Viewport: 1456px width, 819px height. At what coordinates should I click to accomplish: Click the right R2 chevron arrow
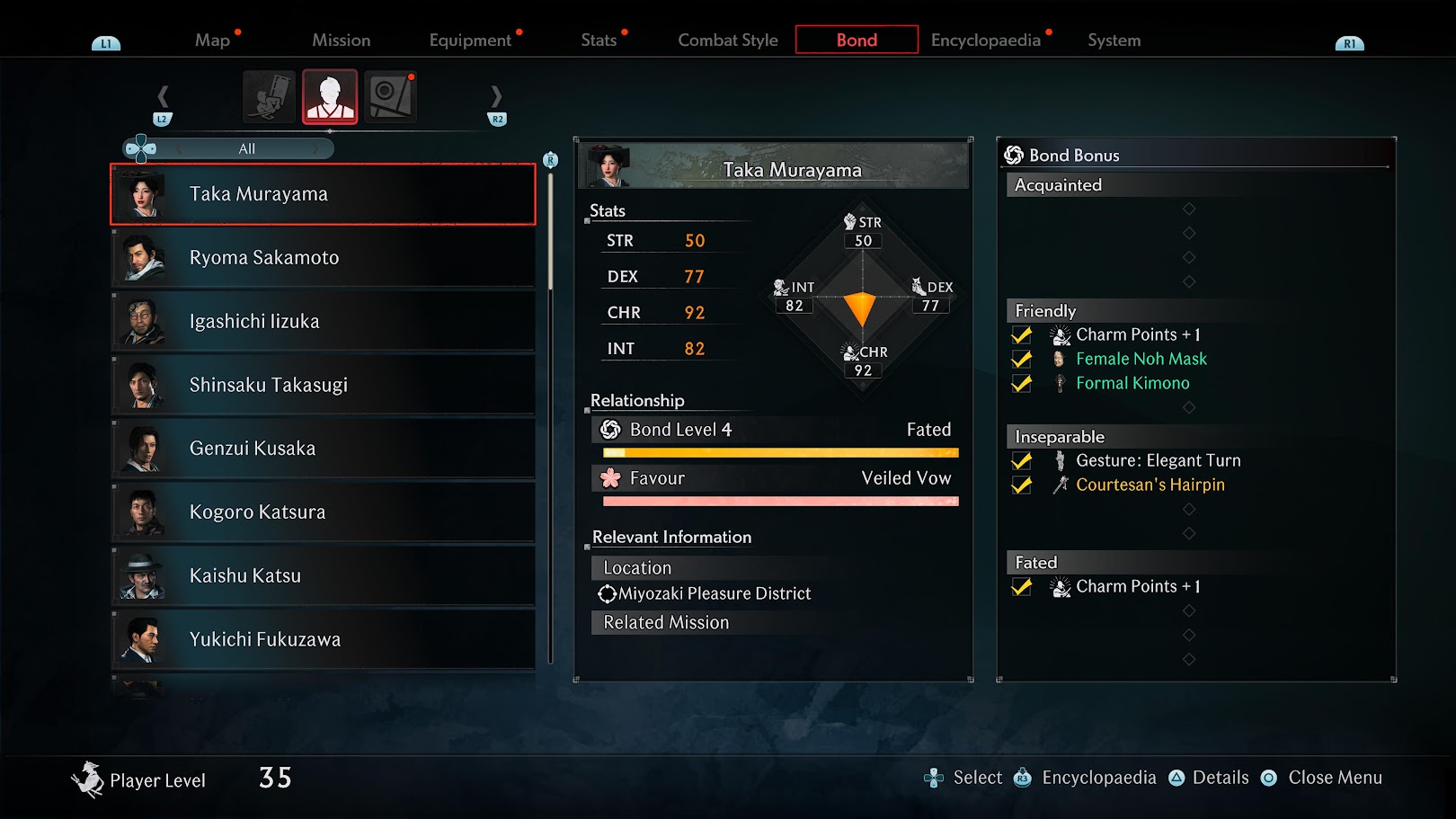tap(496, 96)
